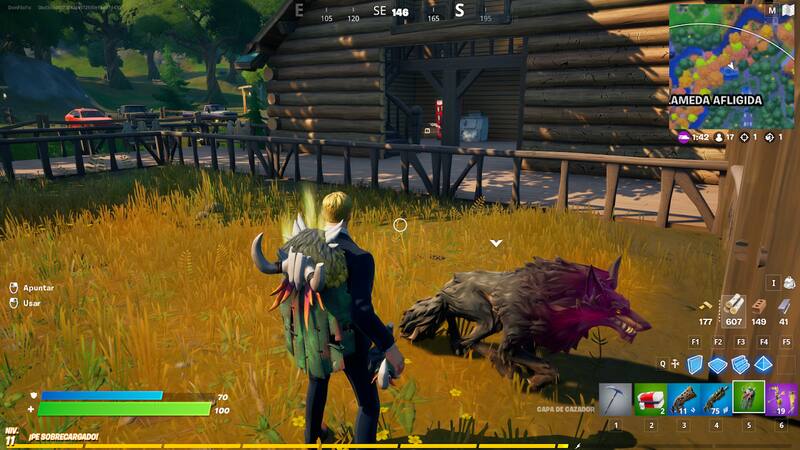The height and width of the screenshot is (450, 800).
Task: Select the bandages slot
Action: coord(650,398)
